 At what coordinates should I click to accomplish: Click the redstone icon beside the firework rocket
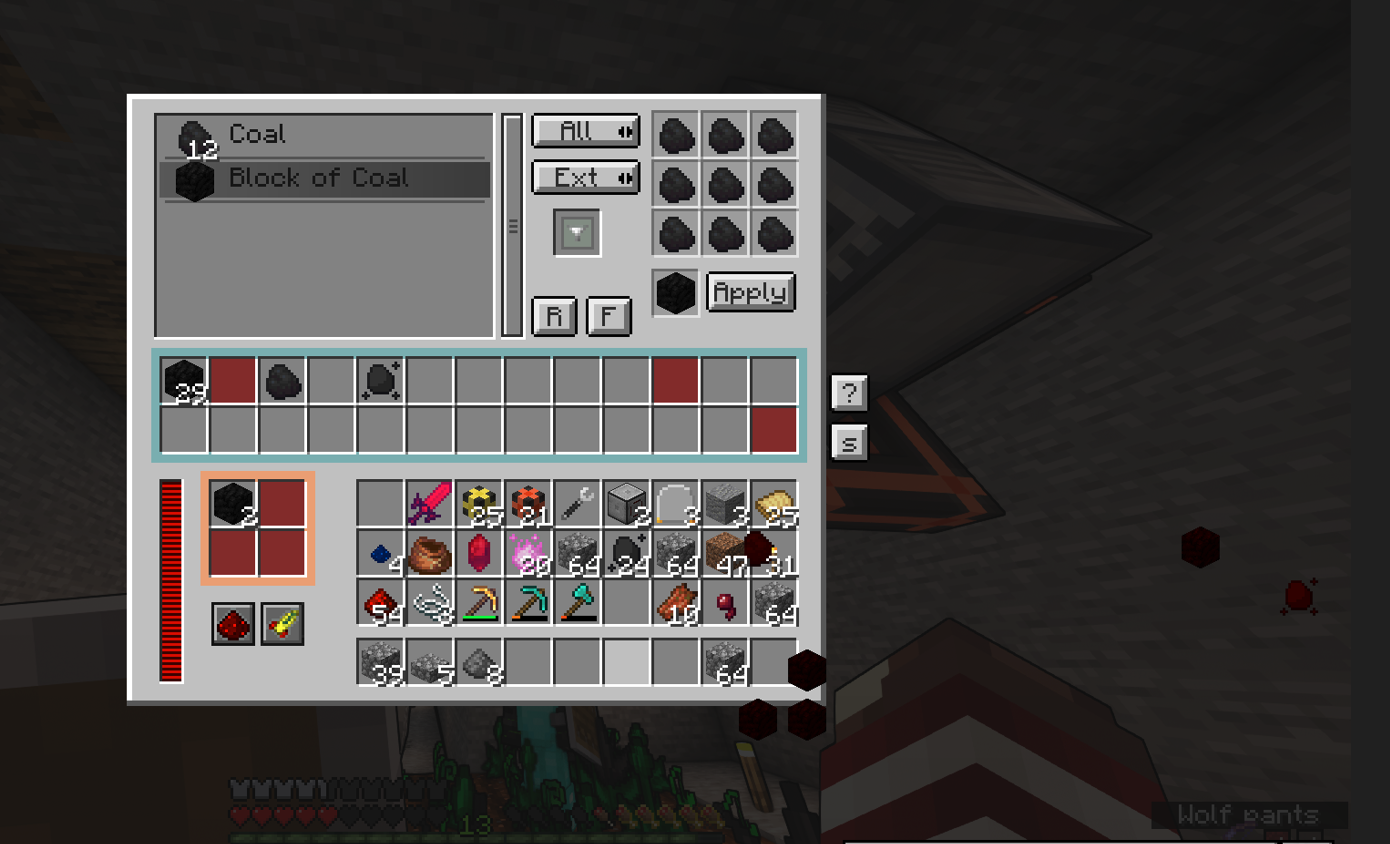tap(233, 622)
